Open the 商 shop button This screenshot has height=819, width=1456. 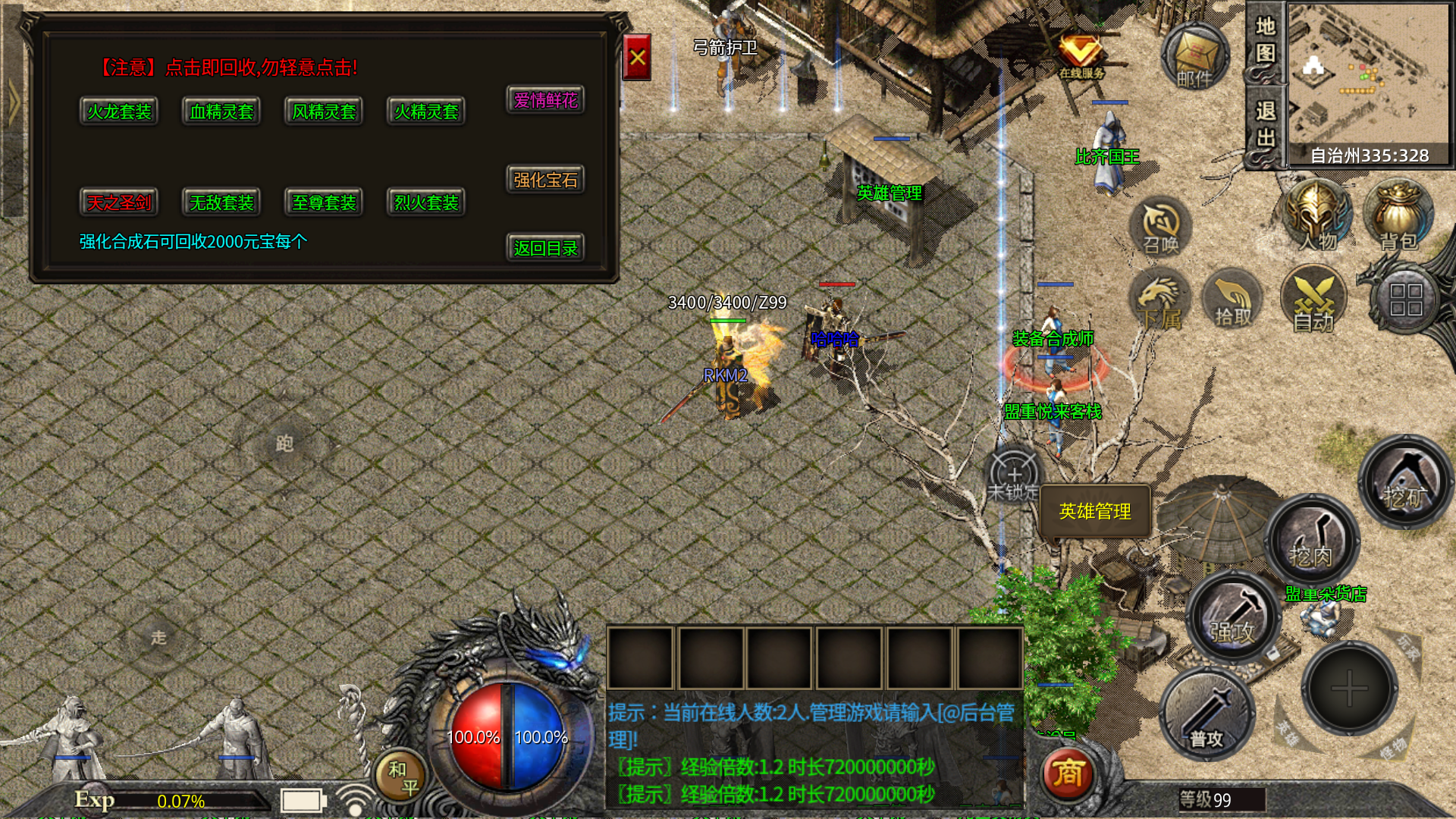1068,774
